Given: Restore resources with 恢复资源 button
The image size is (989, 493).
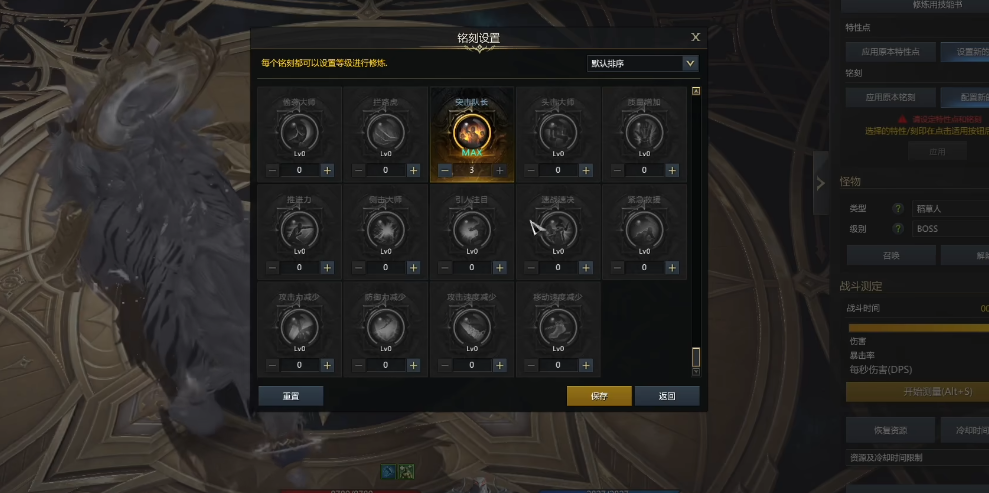Looking at the screenshot, I should pos(889,430).
